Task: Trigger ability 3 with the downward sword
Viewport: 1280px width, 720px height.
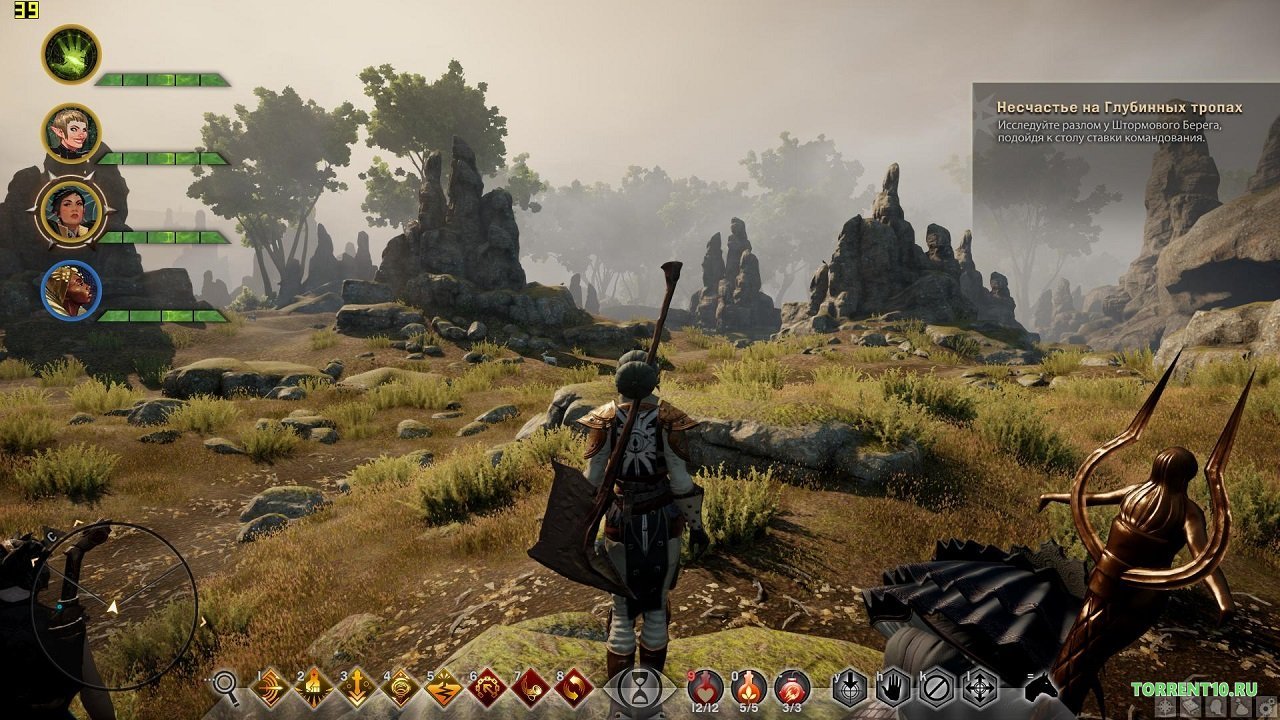Action: pyautogui.click(x=357, y=688)
